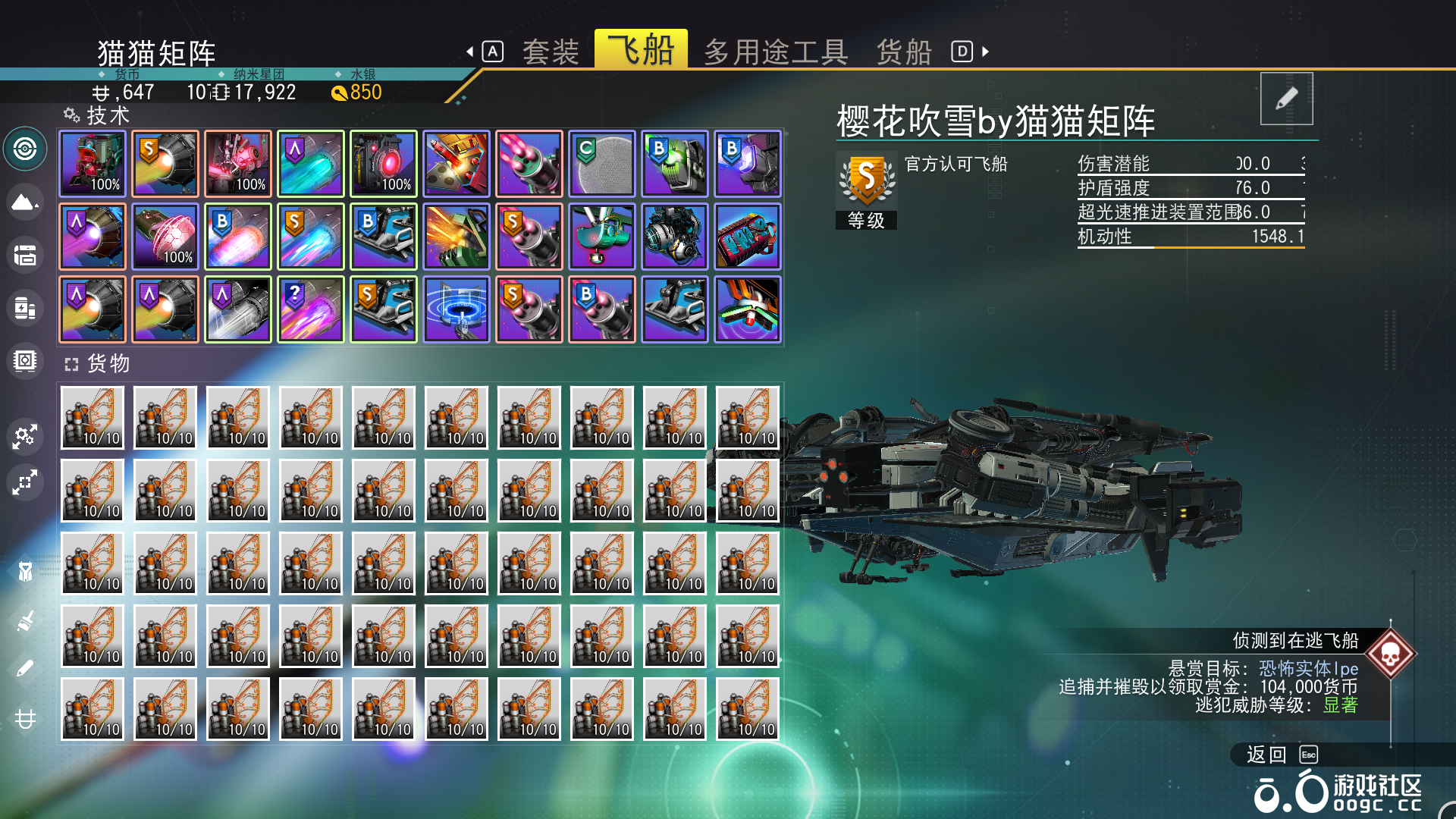Select the currently active target sidebar icon
This screenshot has height=819, width=1456.
click(25, 149)
